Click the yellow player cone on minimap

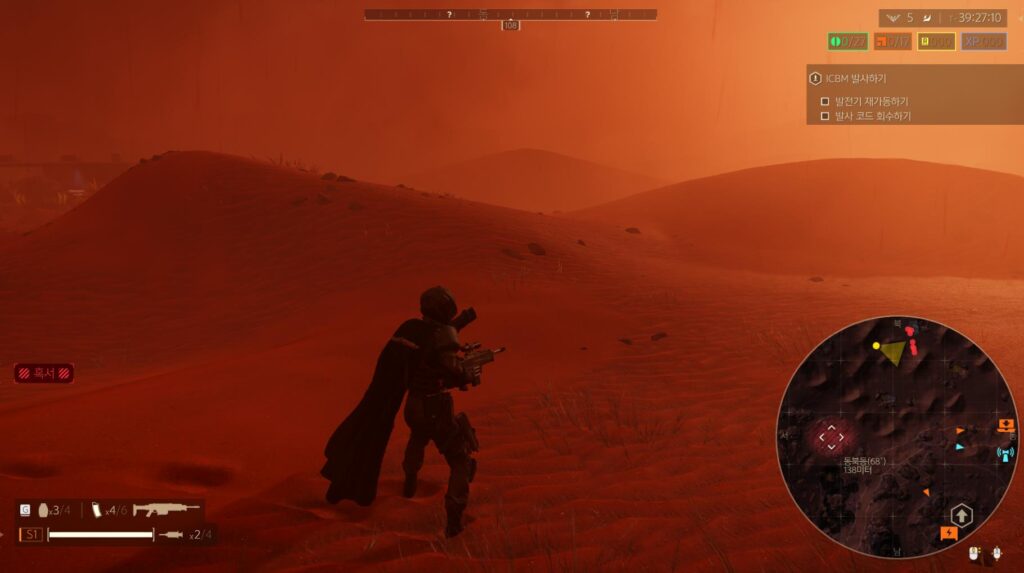click(891, 350)
